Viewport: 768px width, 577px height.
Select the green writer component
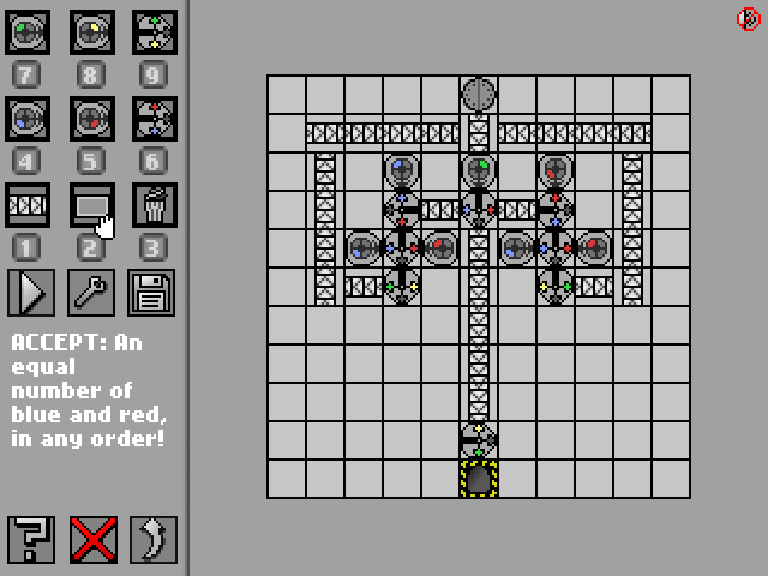point(28,32)
